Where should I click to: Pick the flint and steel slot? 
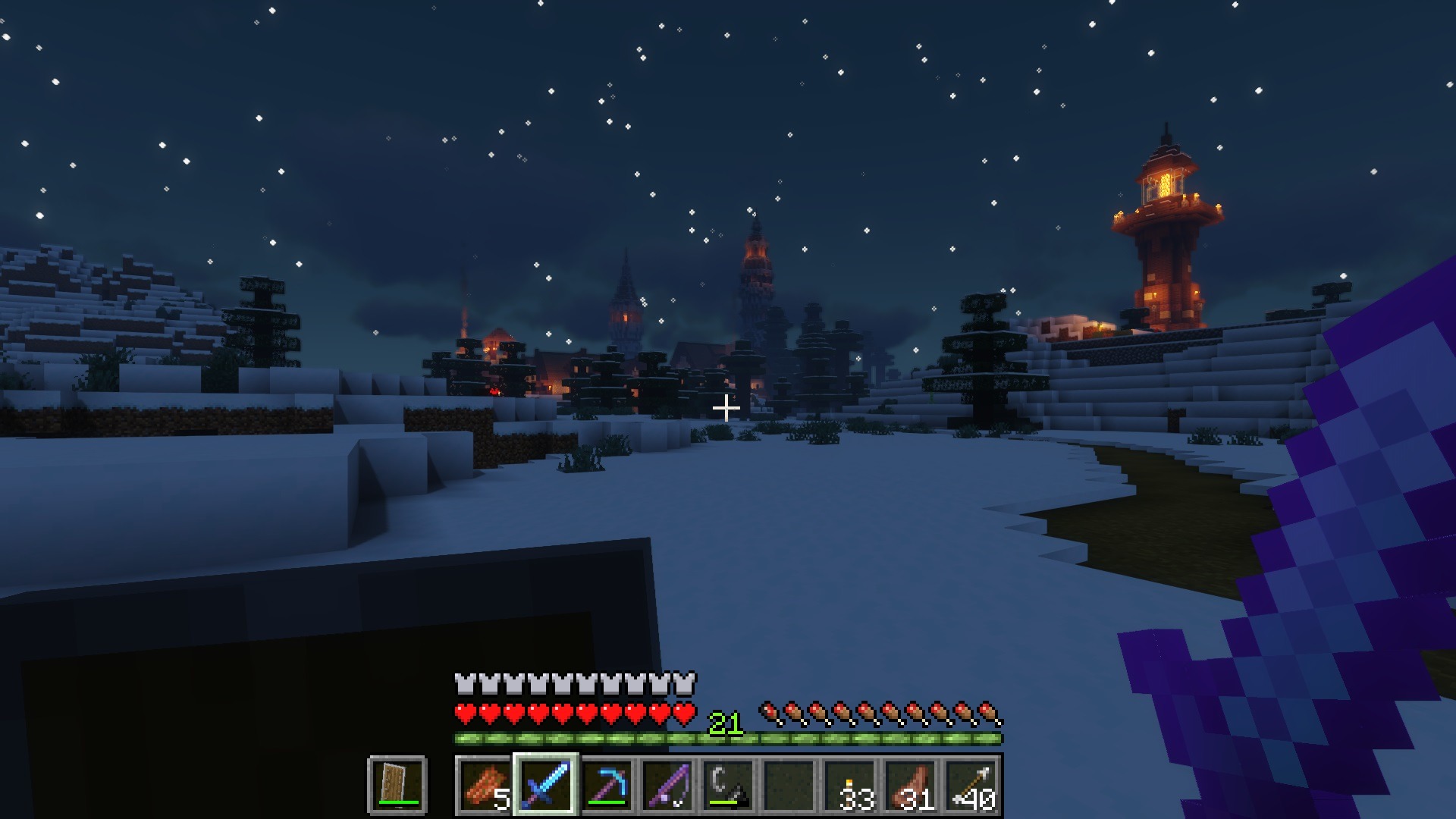tap(728, 785)
